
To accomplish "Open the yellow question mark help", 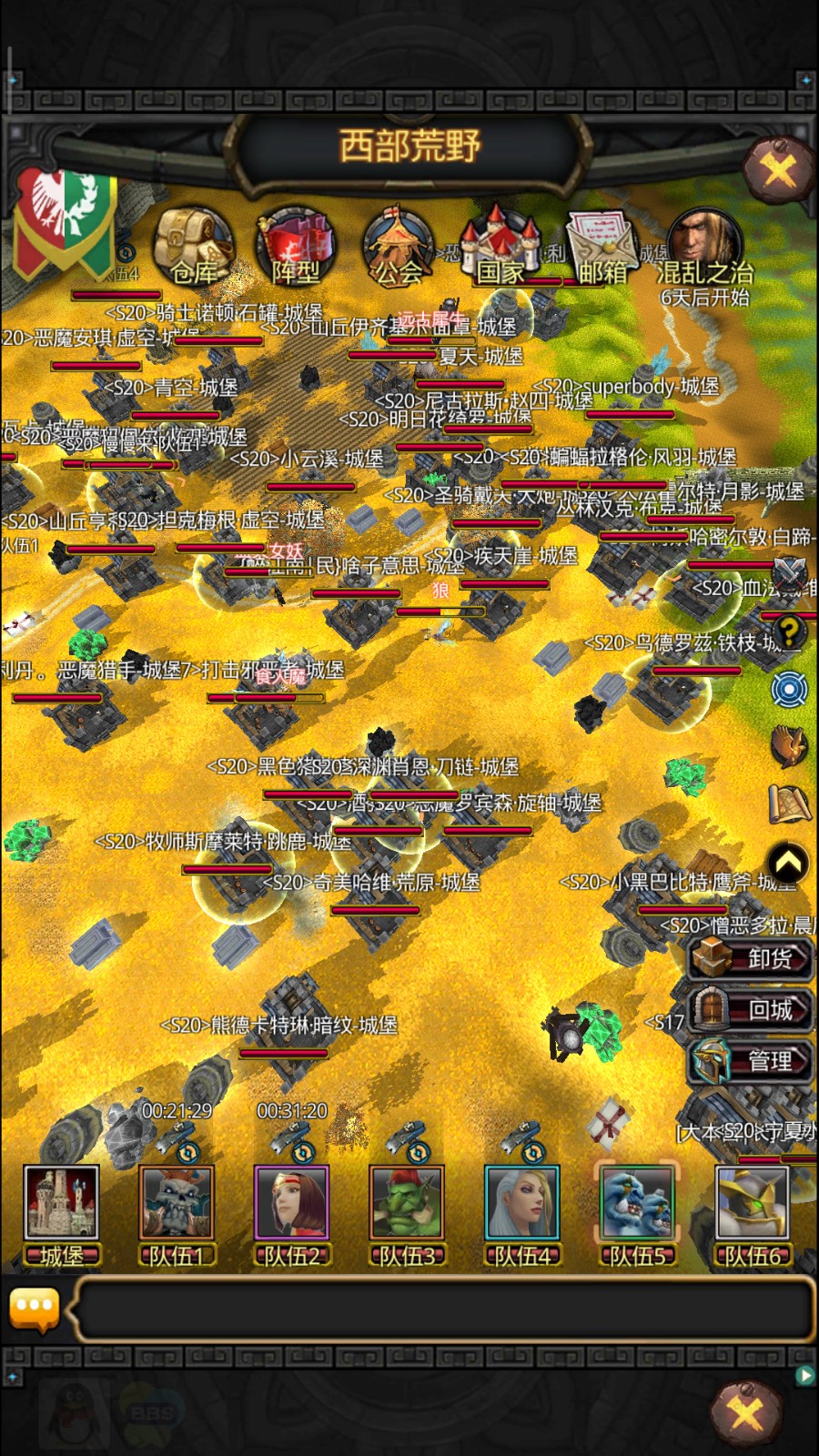I will (x=789, y=630).
